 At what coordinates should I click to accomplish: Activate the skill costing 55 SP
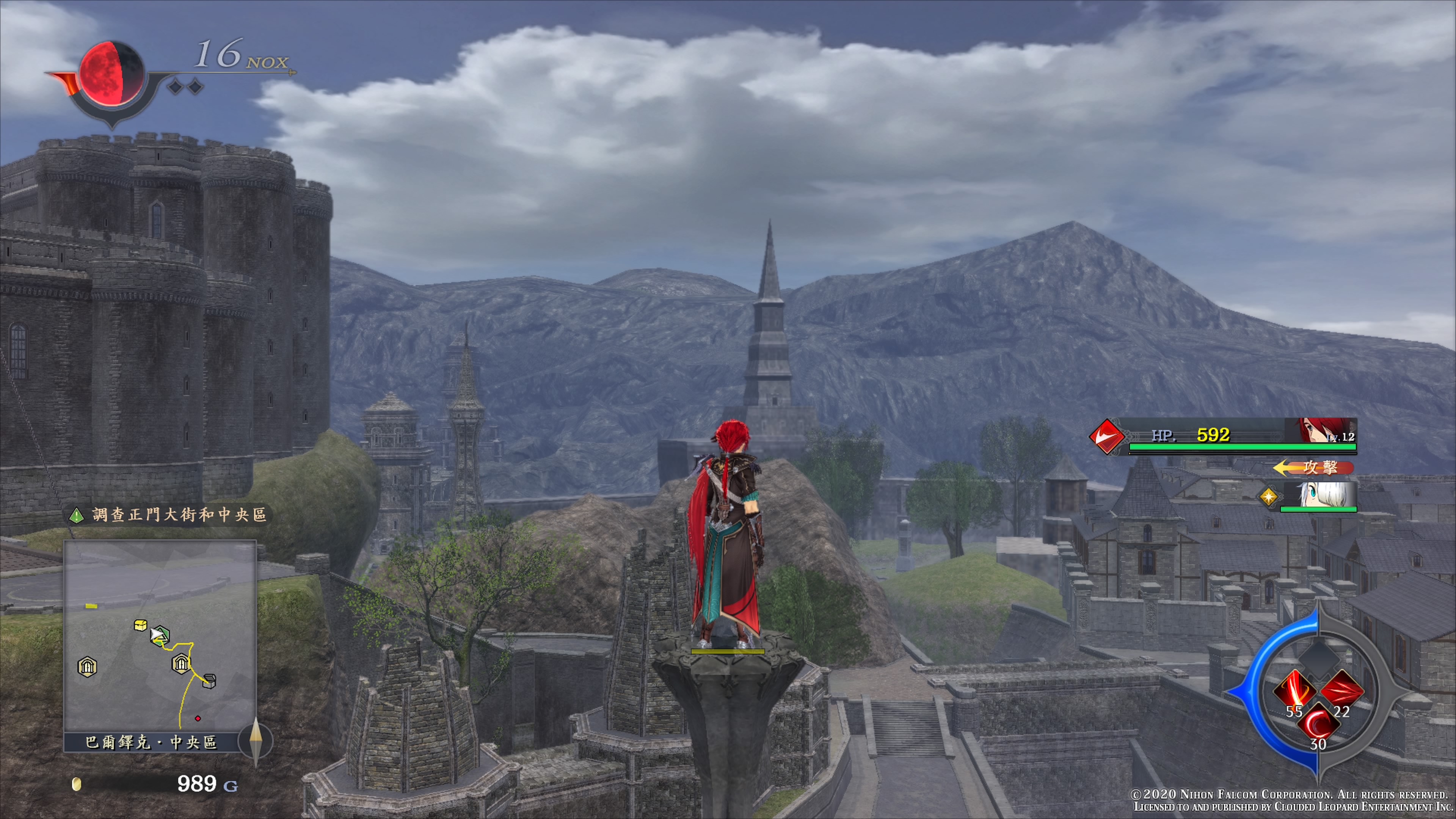[1294, 691]
